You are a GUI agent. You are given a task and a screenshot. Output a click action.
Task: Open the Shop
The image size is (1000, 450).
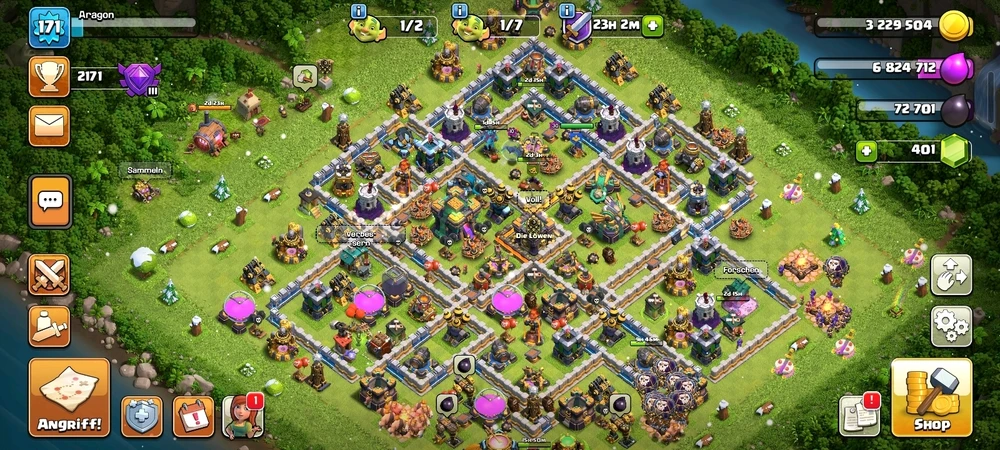[931, 397]
